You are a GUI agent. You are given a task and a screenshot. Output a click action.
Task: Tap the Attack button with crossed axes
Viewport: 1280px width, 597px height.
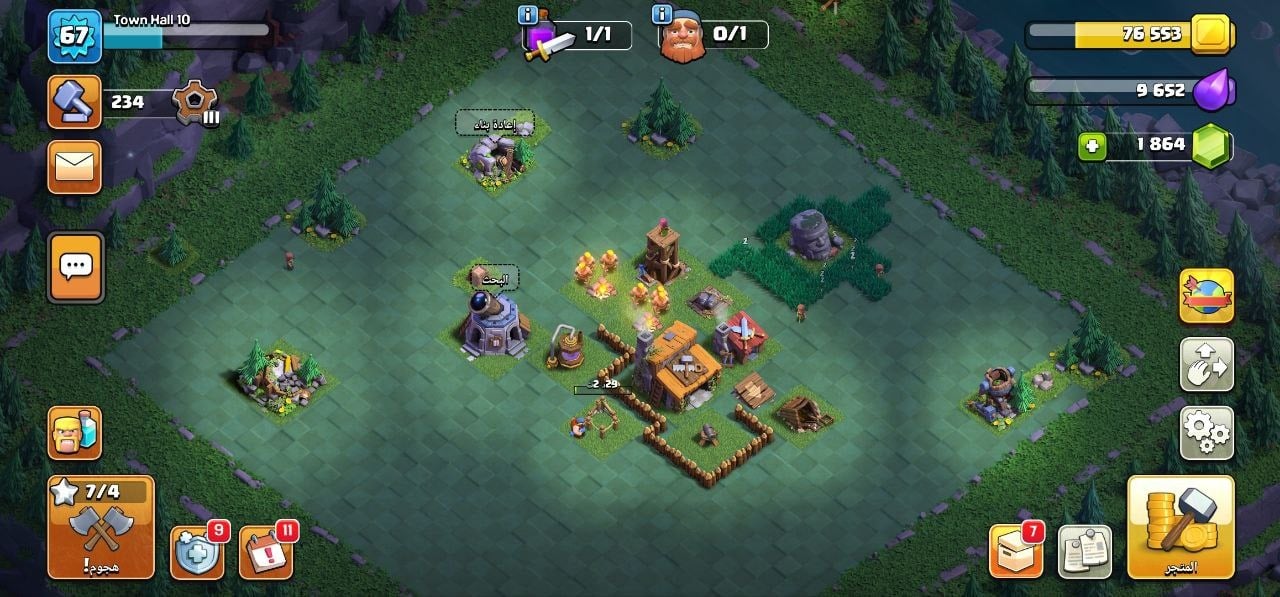click(101, 527)
